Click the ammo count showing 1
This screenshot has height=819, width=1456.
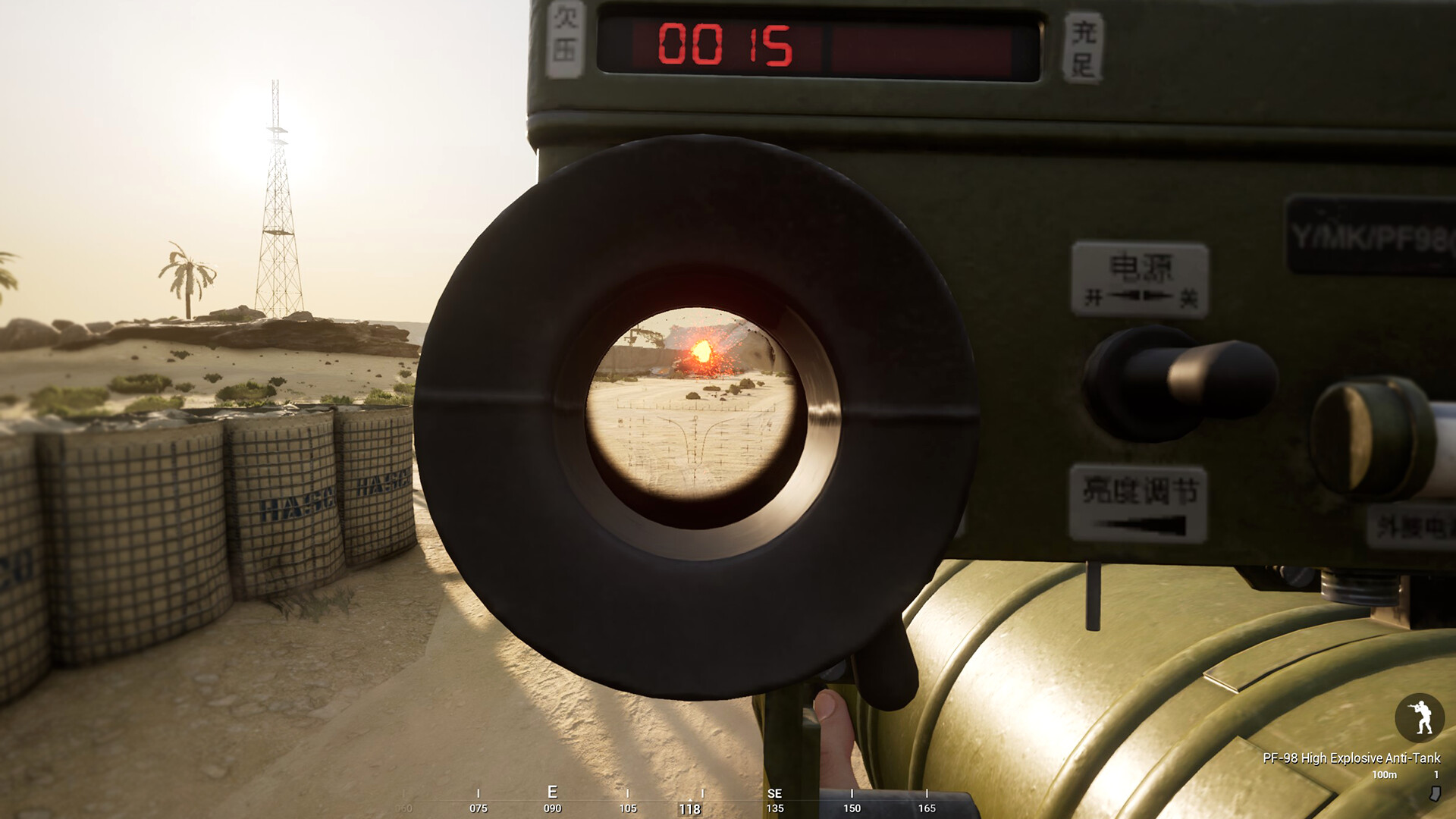click(1436, 775)
